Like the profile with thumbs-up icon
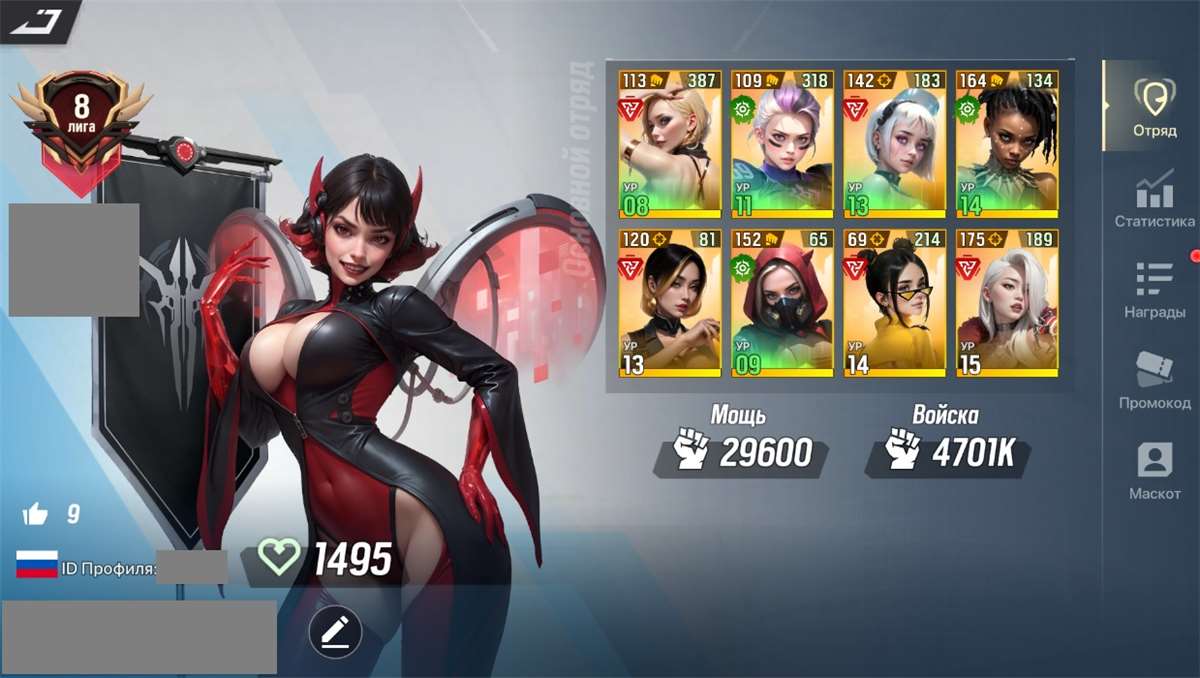1200x678 pixels. 36,515
